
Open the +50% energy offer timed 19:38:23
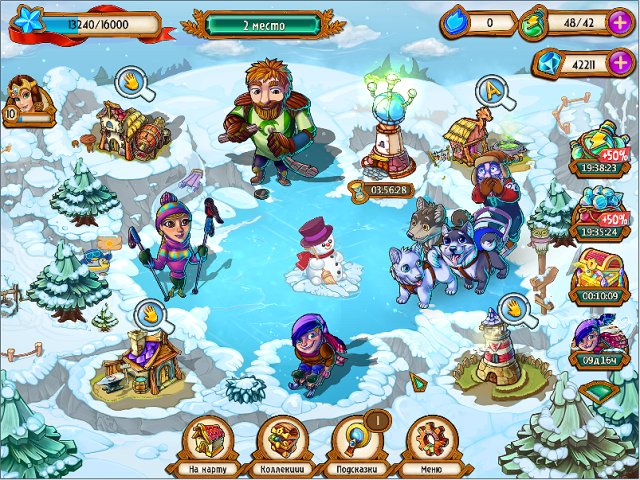(x=600, y=152)
